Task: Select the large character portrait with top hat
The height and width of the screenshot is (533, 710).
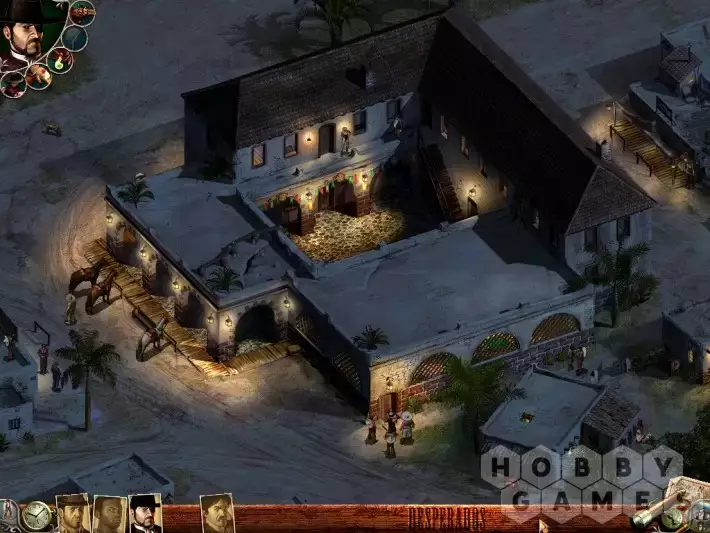Action: (x=25, y=35)
